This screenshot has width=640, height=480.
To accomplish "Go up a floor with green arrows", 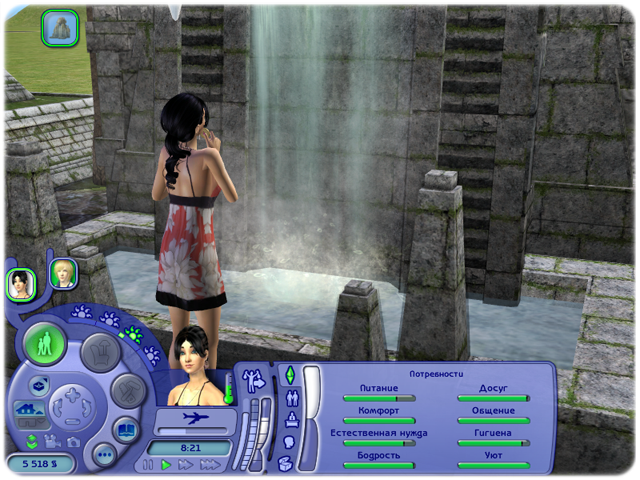I will click(33, 440).
